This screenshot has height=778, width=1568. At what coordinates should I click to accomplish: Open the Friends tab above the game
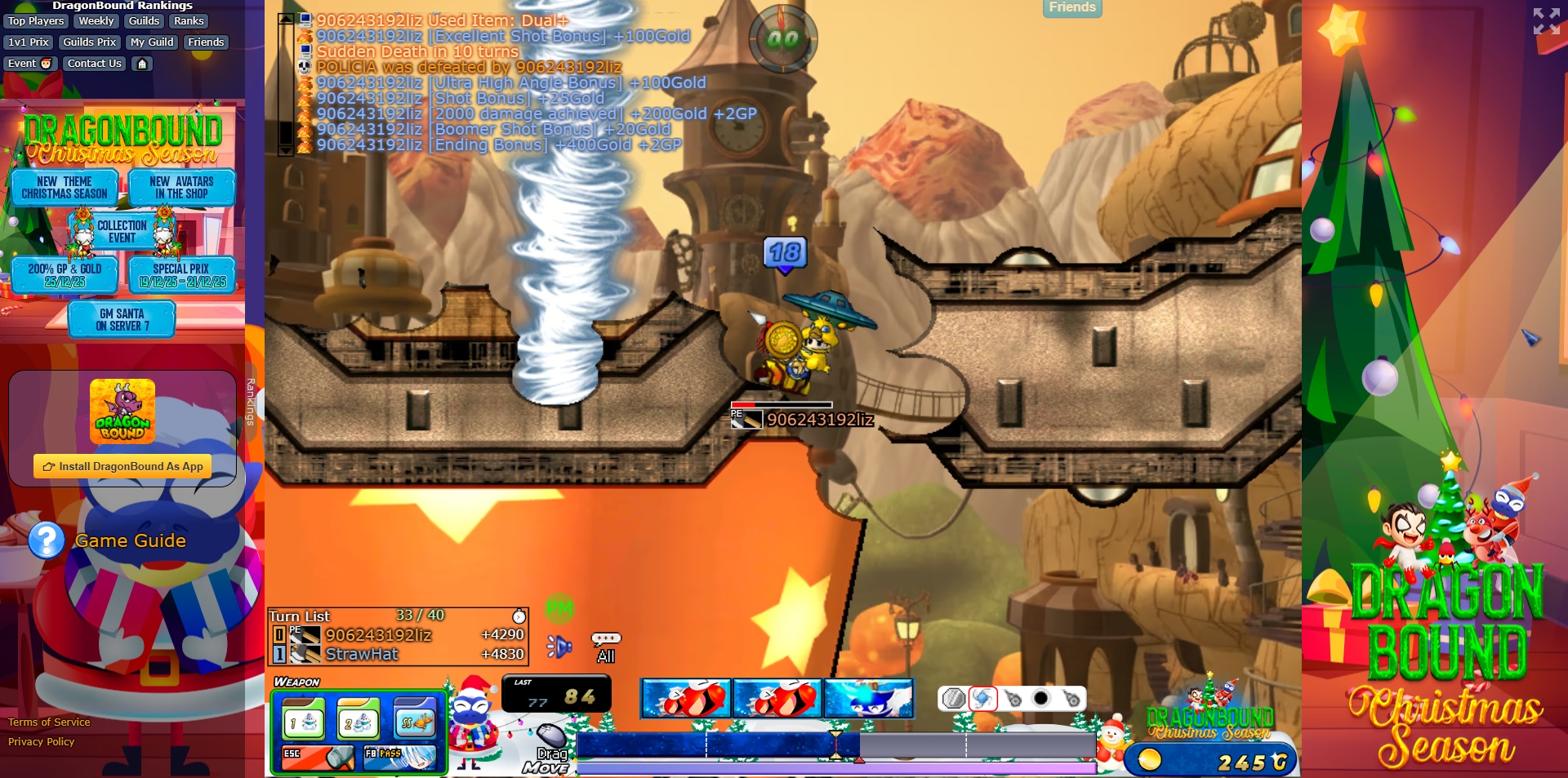pyautogui.click(x=1071, y=7)
